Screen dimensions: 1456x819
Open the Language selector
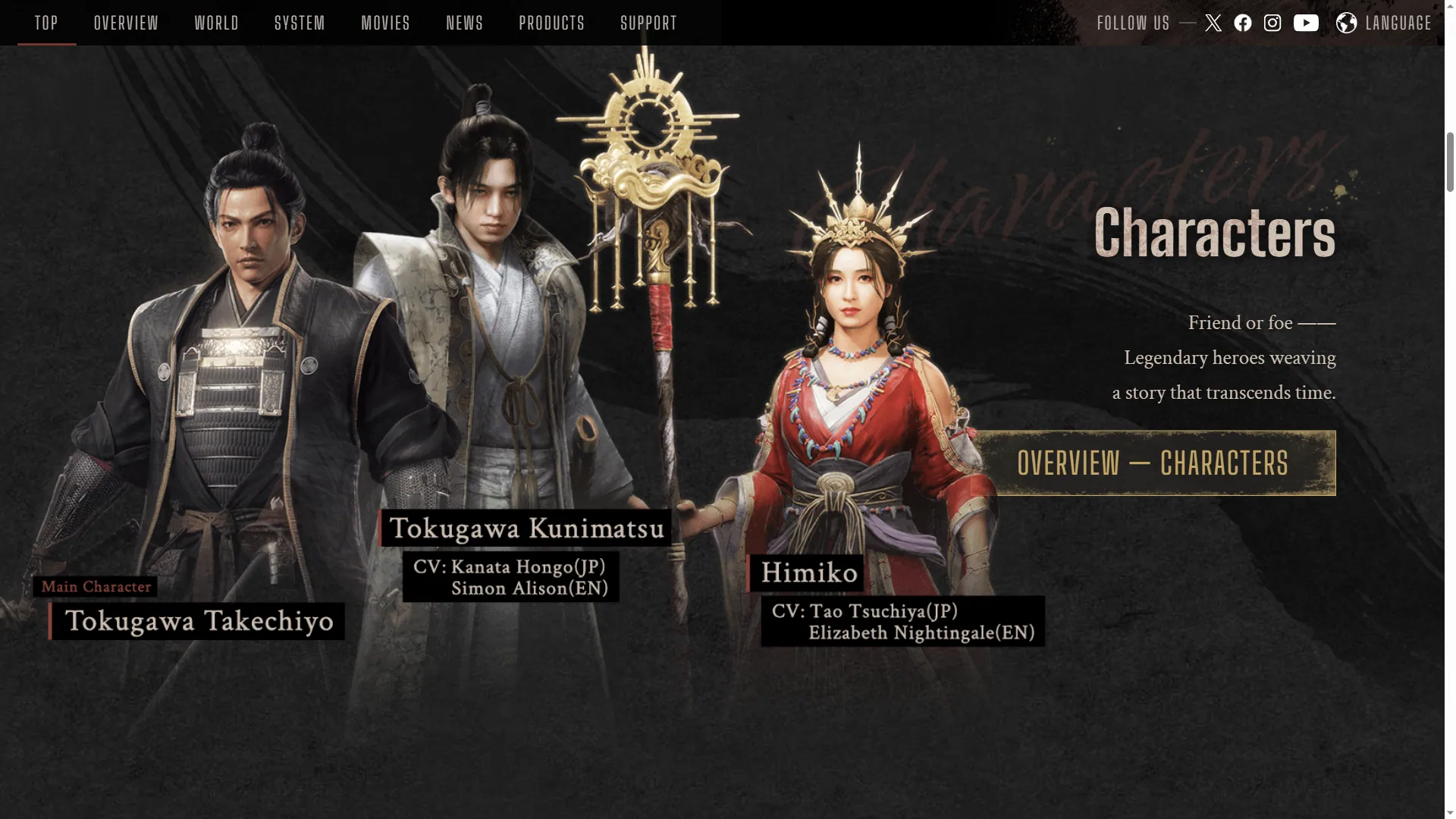(x=1384, y=23)
